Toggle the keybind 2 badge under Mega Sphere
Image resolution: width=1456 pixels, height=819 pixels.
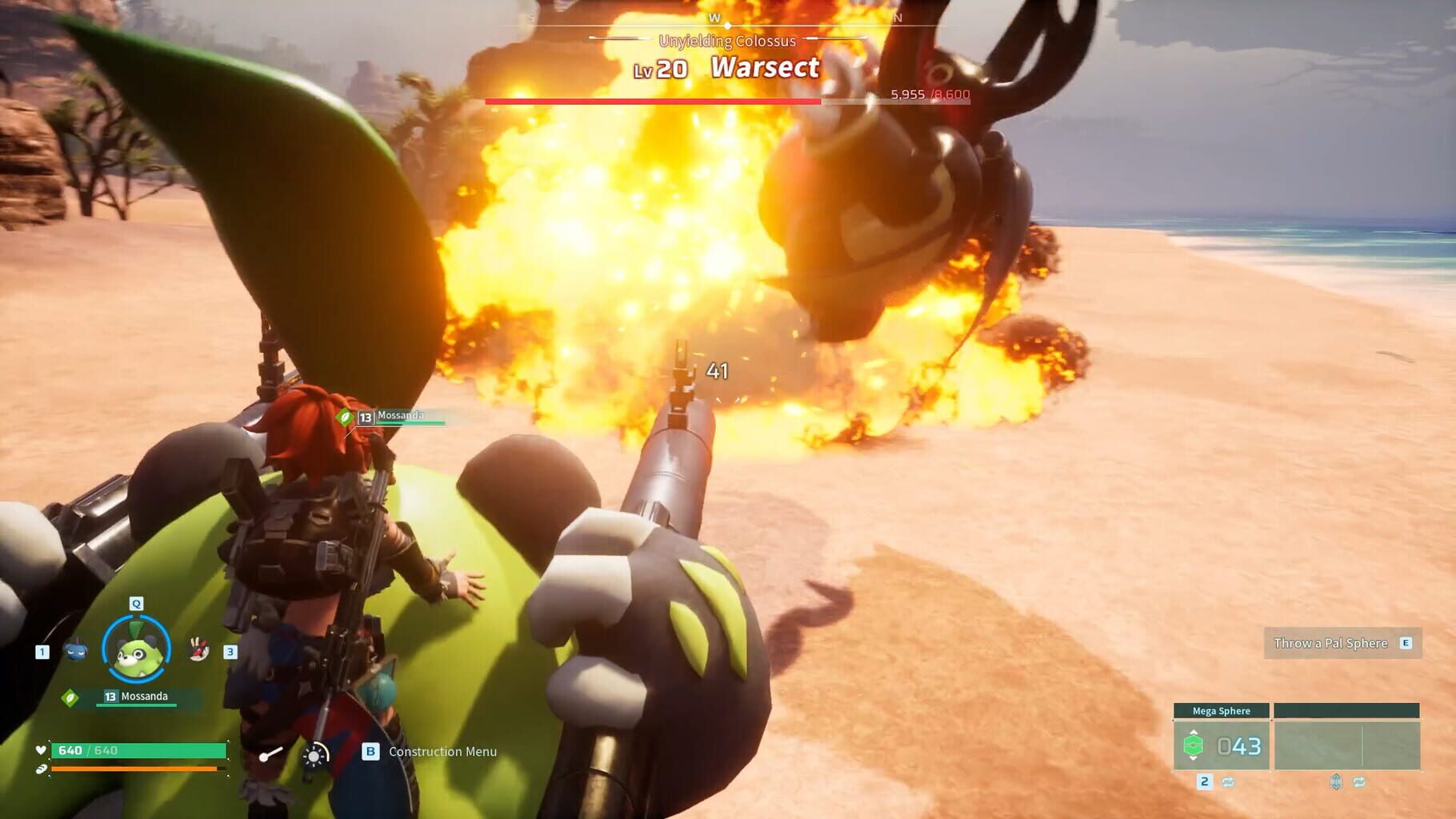pos(1206,782)
